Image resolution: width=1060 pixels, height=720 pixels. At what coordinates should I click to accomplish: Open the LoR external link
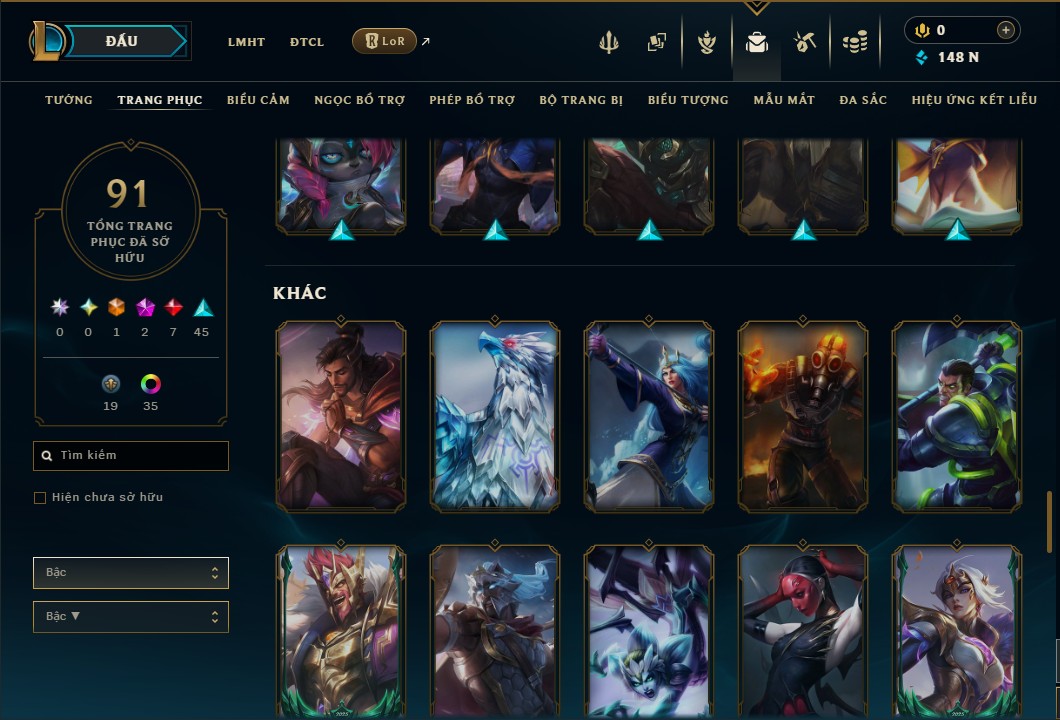(385, 41)
